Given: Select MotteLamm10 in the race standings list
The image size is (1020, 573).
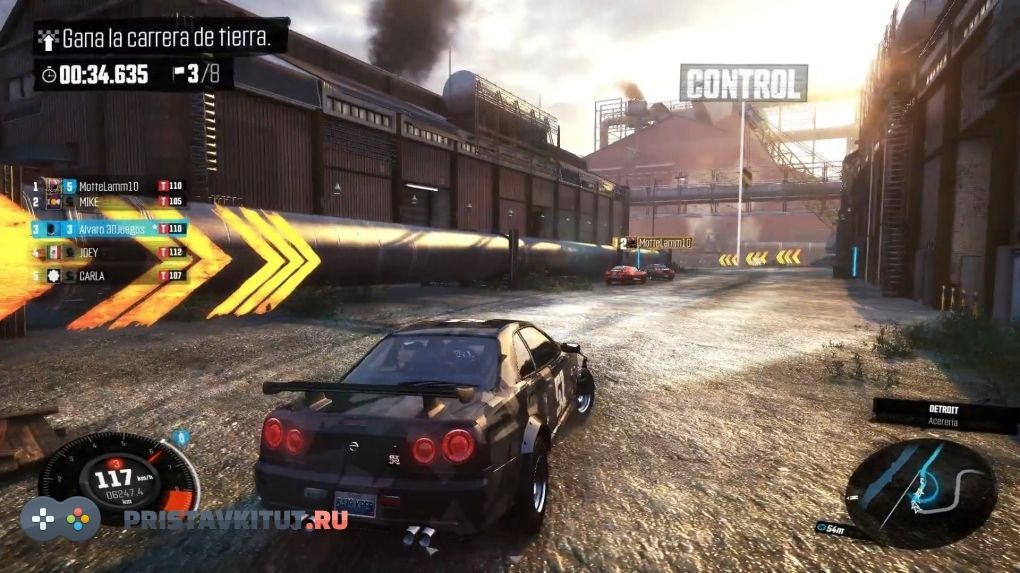Looking at the screenshot, I should [110, 186].
